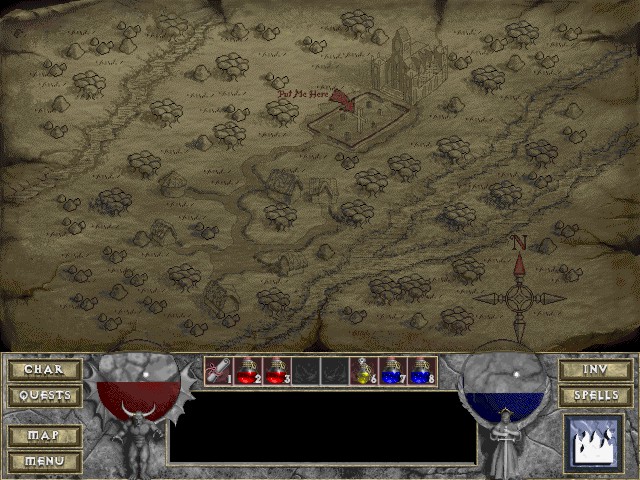Viewport: 640px width, 480px height.
Task: Drink the blue mana potion in slot 8
Action: coord(421,371)
